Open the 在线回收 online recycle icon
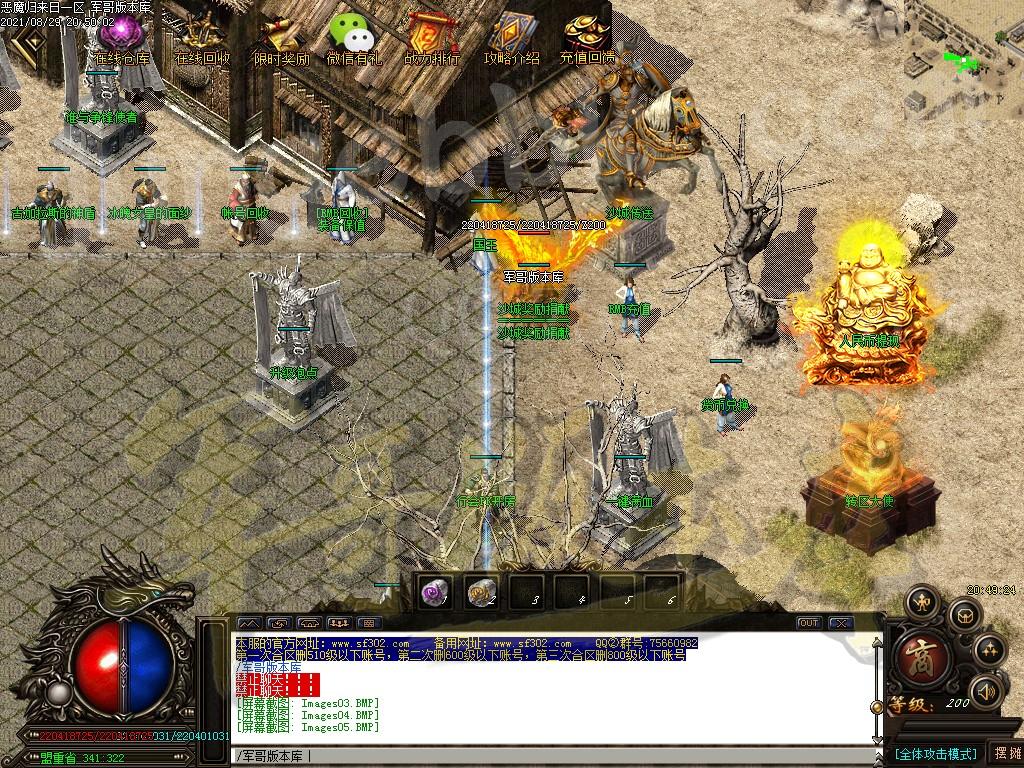 click(x=200, y=38)
